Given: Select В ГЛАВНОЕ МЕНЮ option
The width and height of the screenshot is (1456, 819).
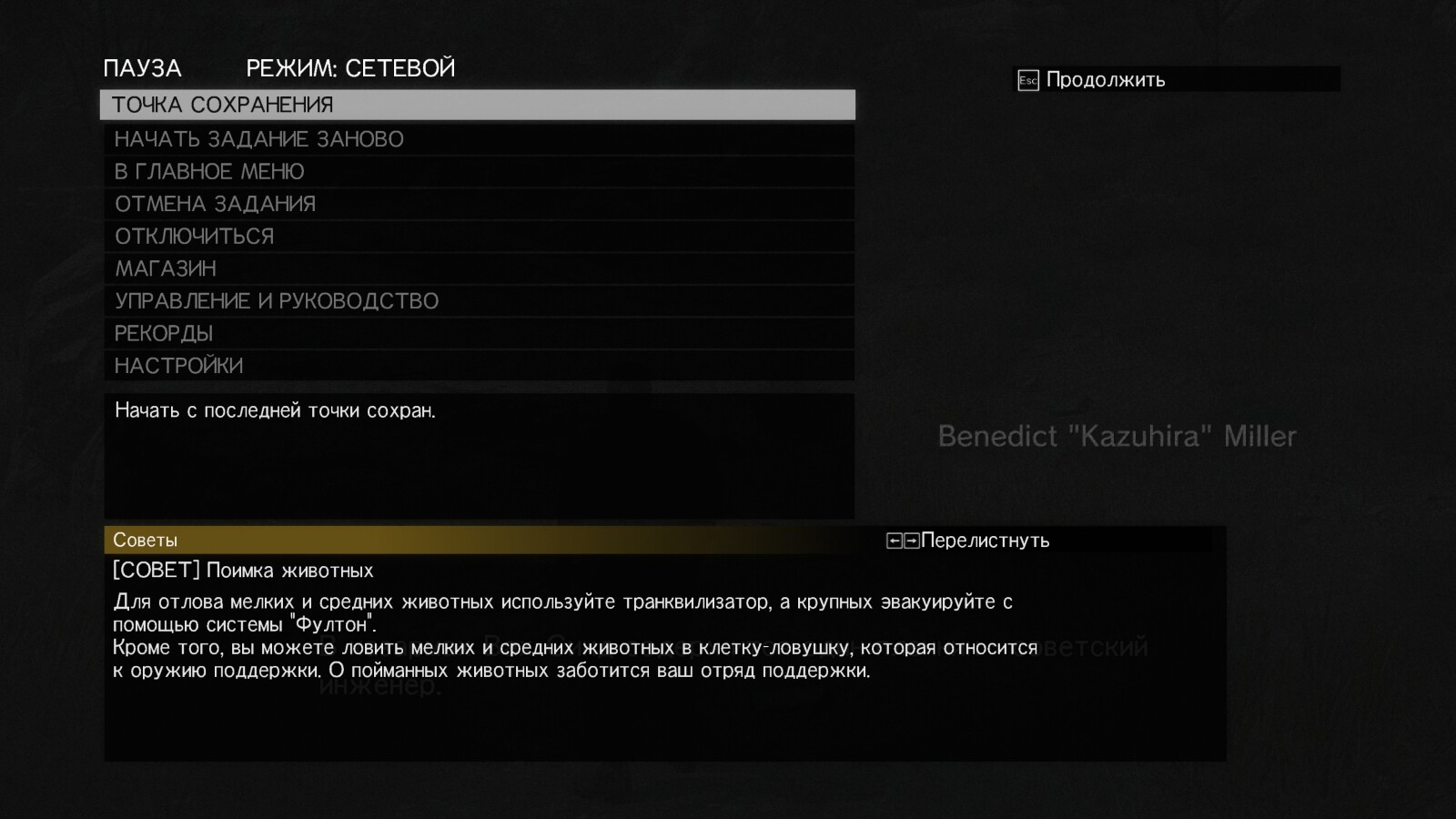Looking at the screenshot, I should pyautogui.click(x=208, y=170).
